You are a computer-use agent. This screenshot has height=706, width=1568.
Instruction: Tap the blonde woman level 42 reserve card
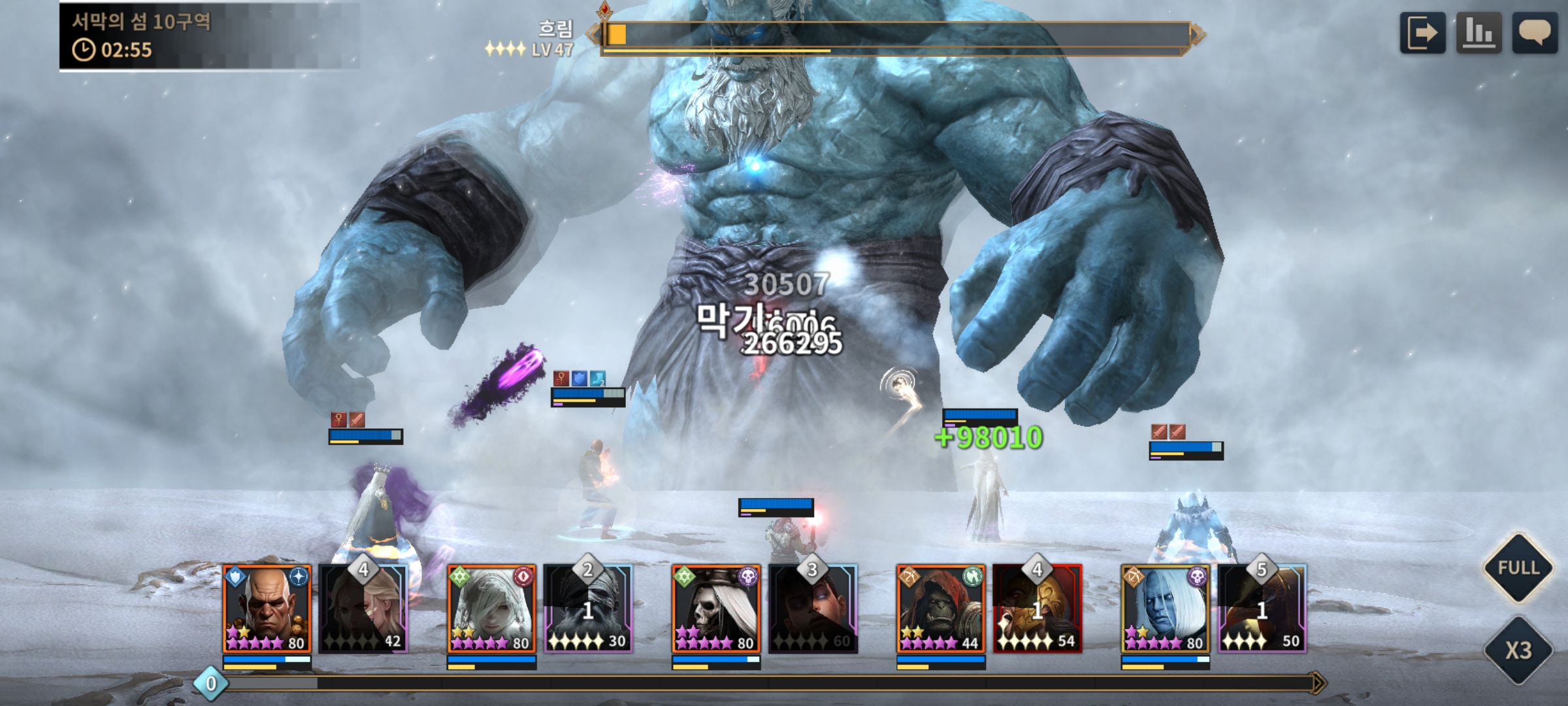click(364, 611)
